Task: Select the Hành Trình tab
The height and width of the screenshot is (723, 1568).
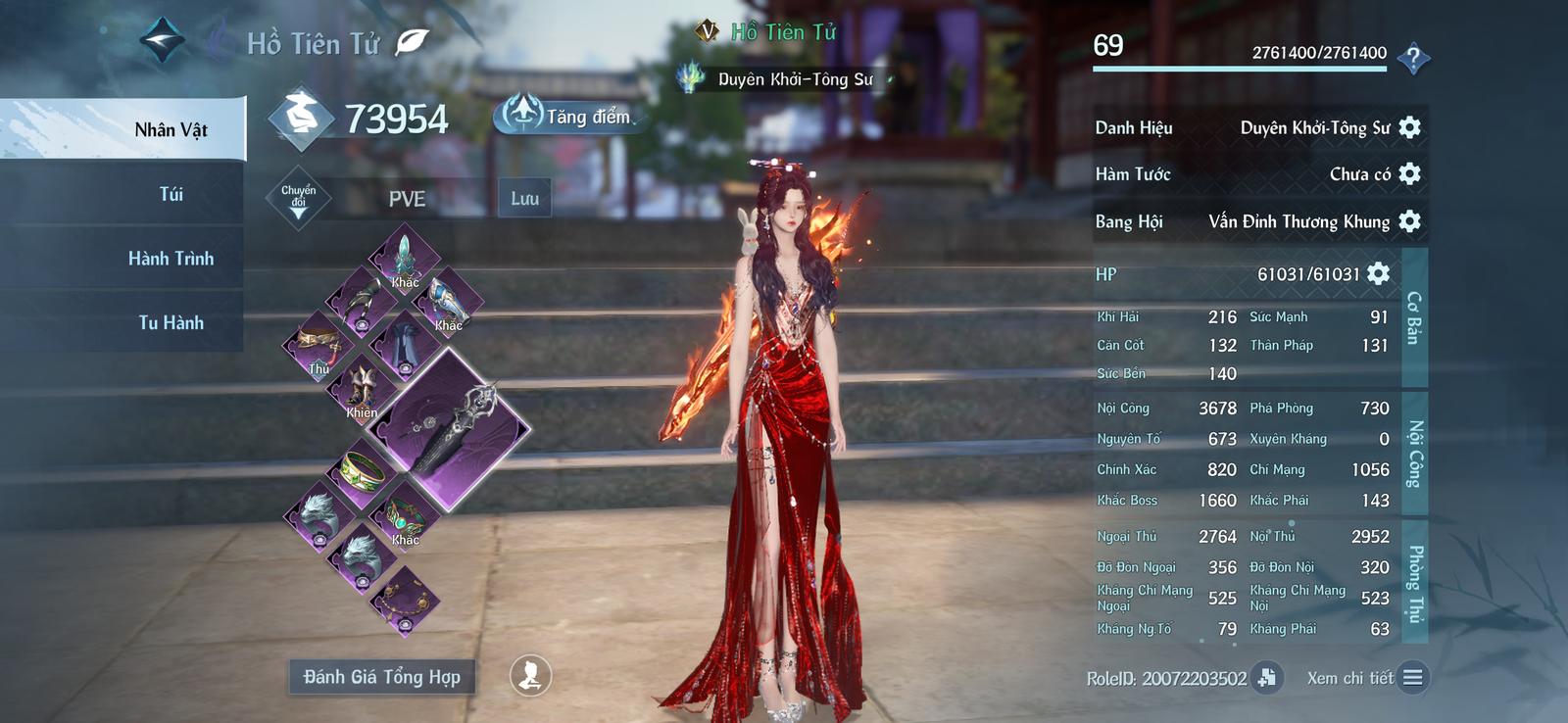Action: pos(171,259)
